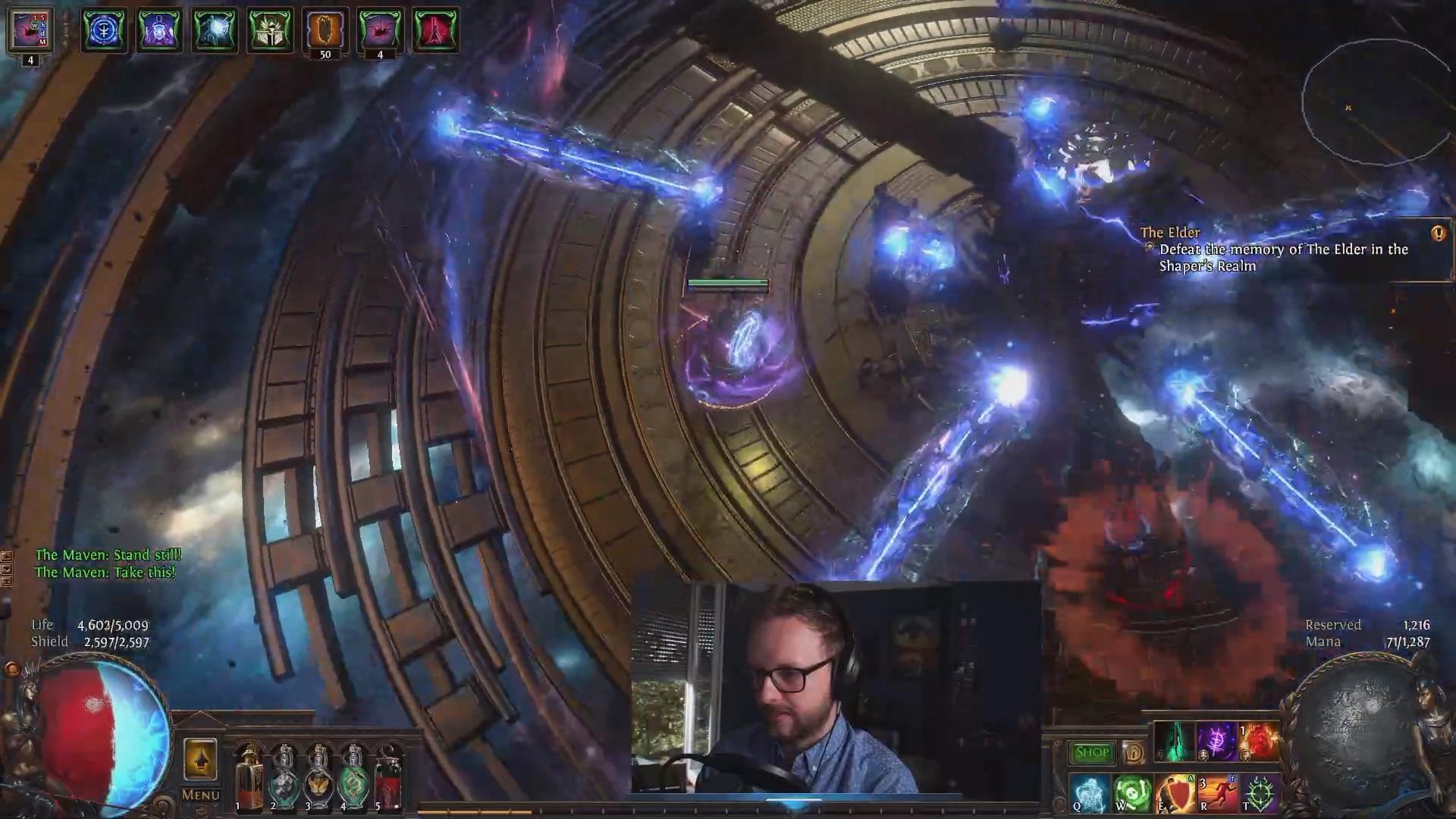Select the fiery red orb skill

(1259, 742)
